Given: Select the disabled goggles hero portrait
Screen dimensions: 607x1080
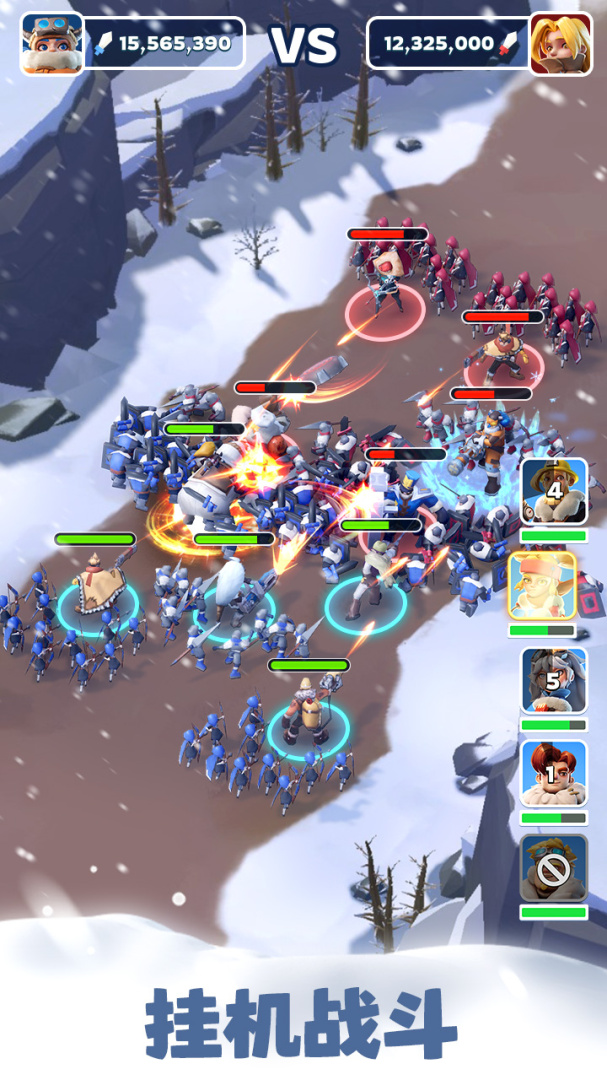Looking at the screenshot, I should tap(554, 867).
